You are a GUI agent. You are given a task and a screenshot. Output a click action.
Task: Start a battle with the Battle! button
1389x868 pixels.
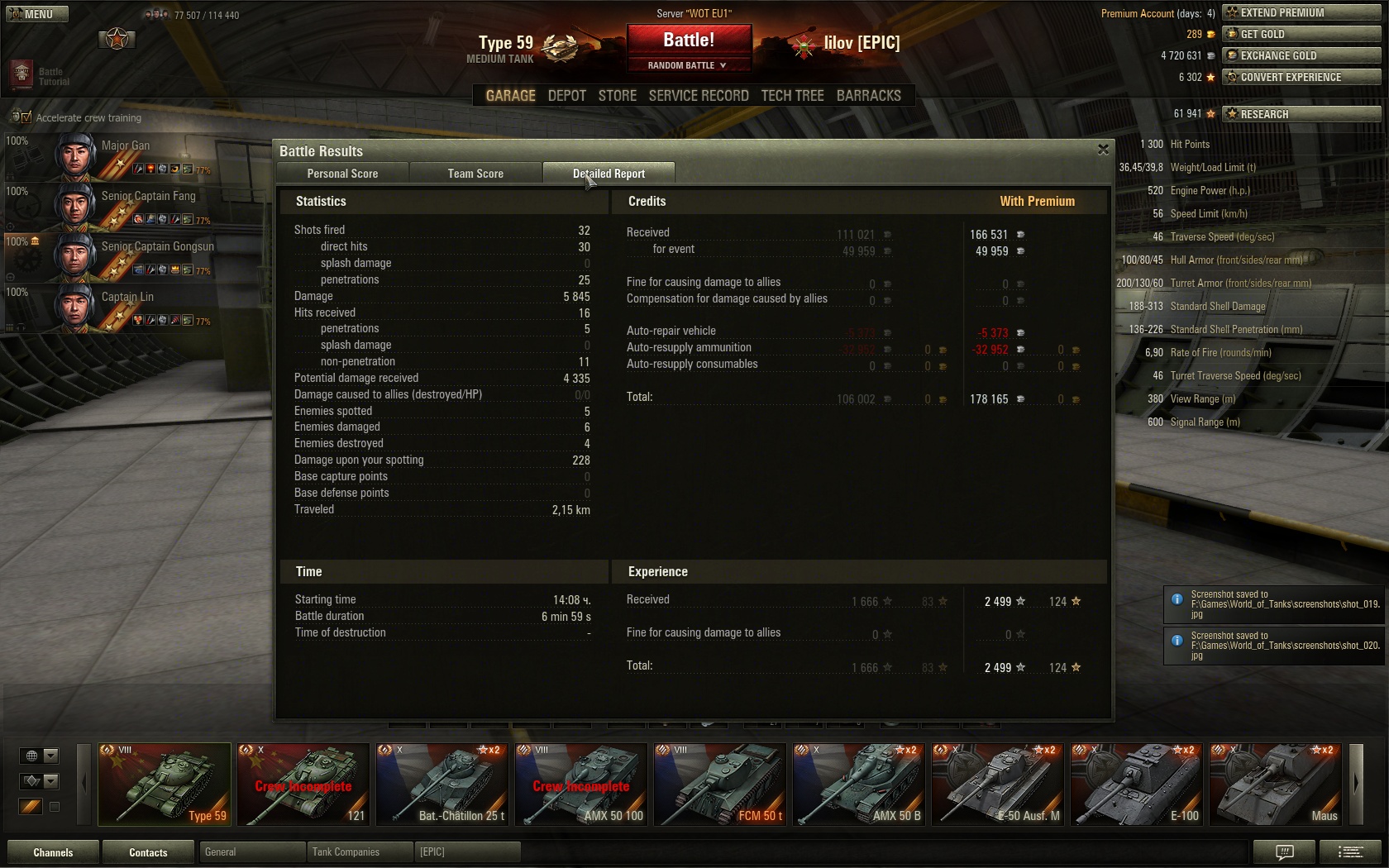coord(689,41)
